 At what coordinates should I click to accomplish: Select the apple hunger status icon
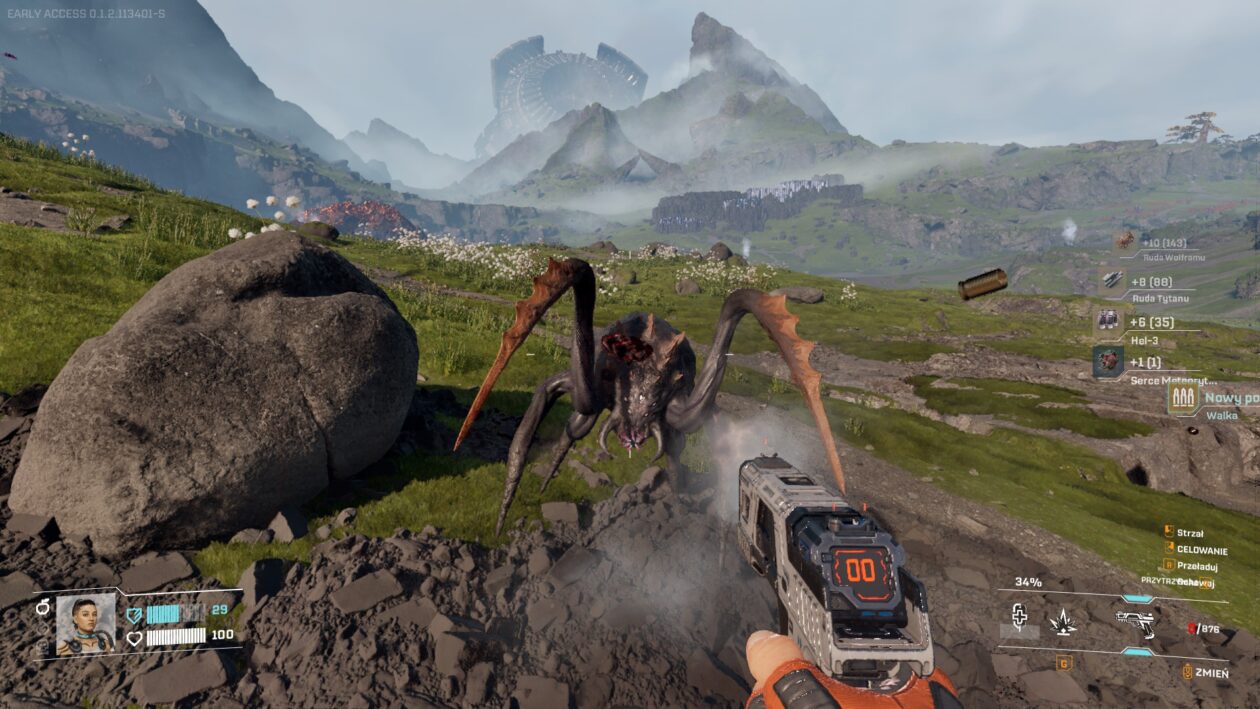coord(42,607)
